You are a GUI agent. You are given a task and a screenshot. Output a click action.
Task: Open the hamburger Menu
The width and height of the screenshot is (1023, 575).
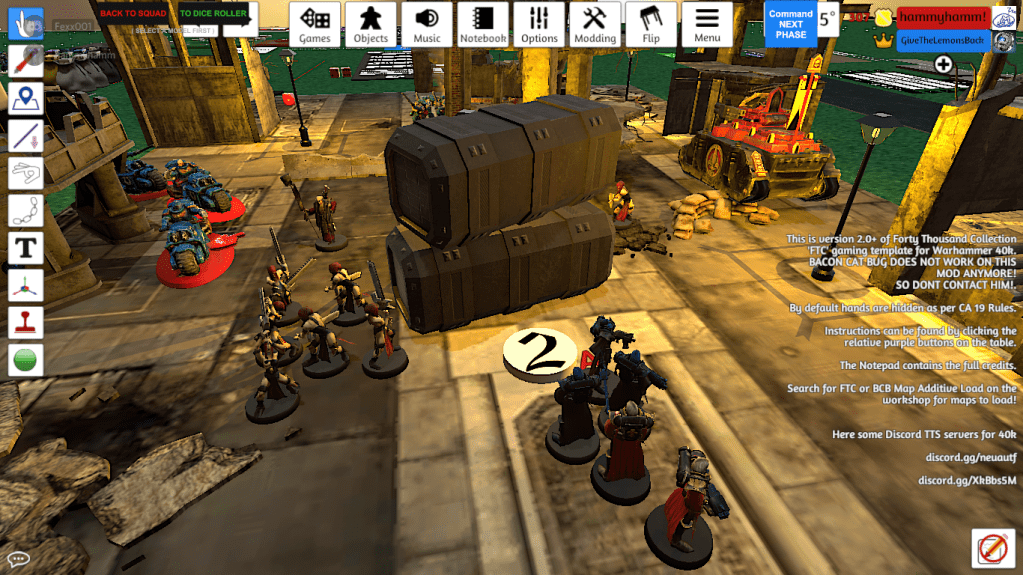coord(707,24)
